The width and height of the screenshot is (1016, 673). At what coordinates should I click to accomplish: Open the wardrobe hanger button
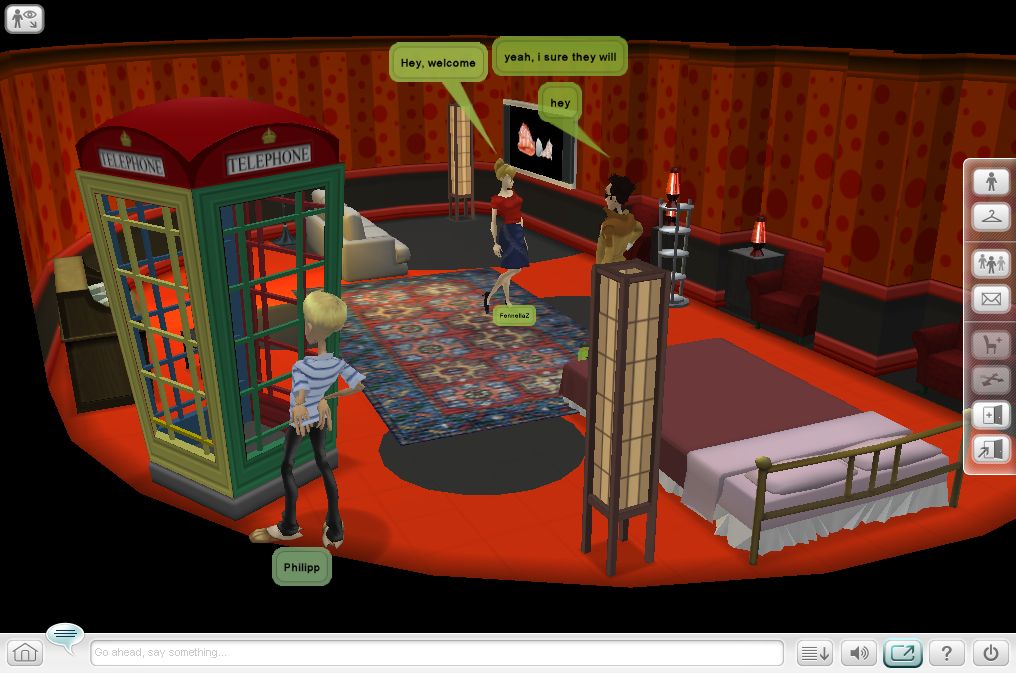[x=991, y=215]
